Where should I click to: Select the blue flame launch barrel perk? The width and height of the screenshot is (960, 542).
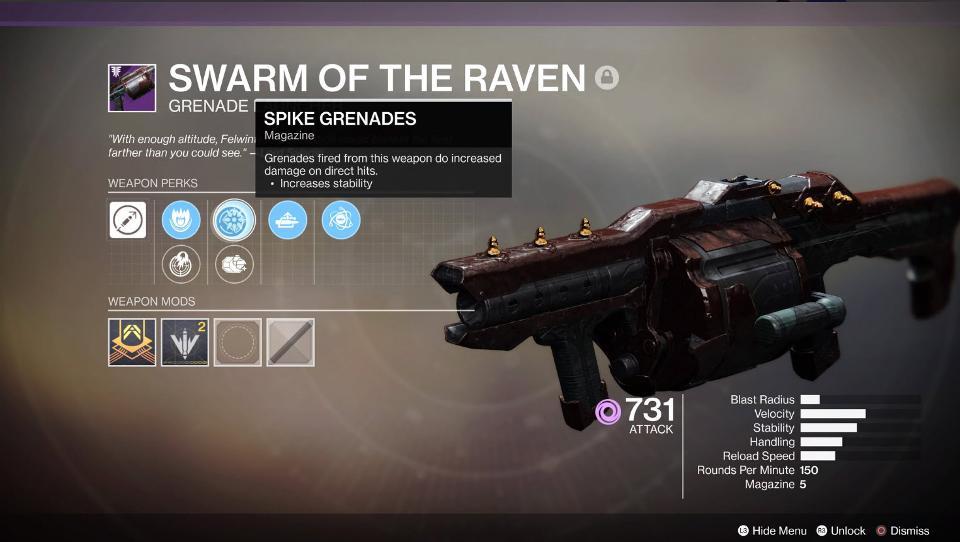tap(181, 220)
